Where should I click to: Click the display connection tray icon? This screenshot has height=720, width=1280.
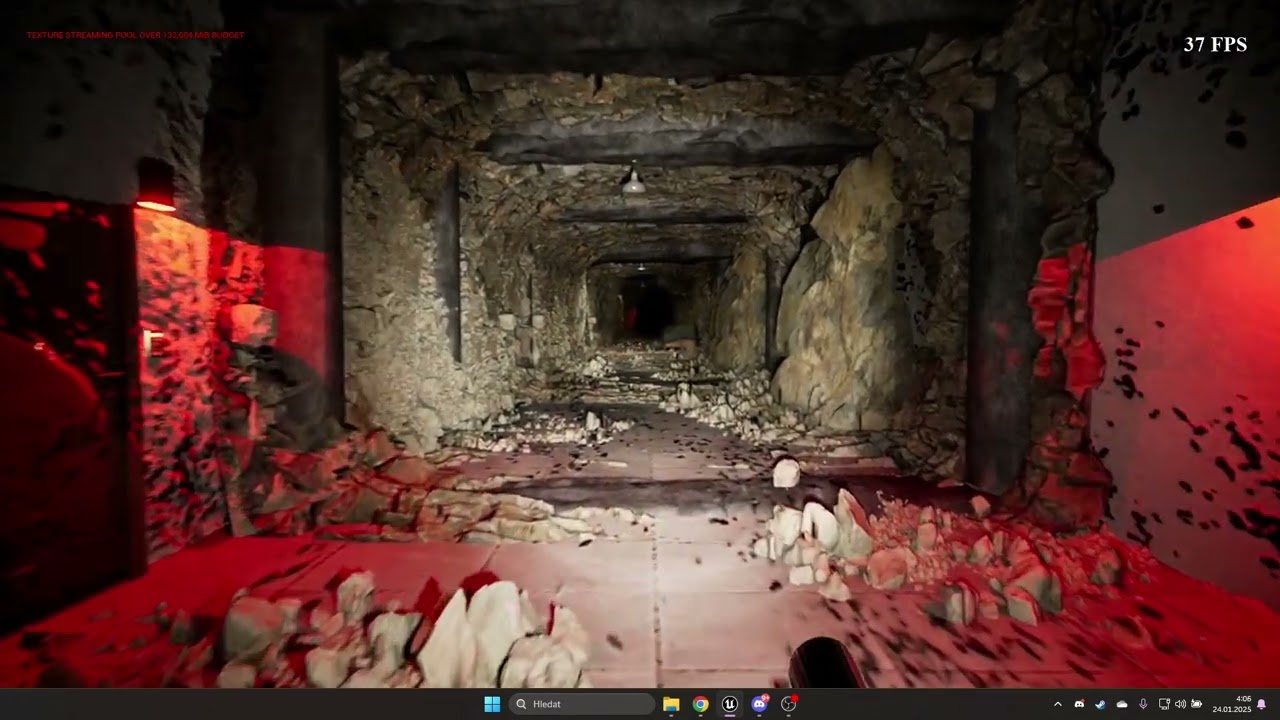click(x=1164, y=704)
